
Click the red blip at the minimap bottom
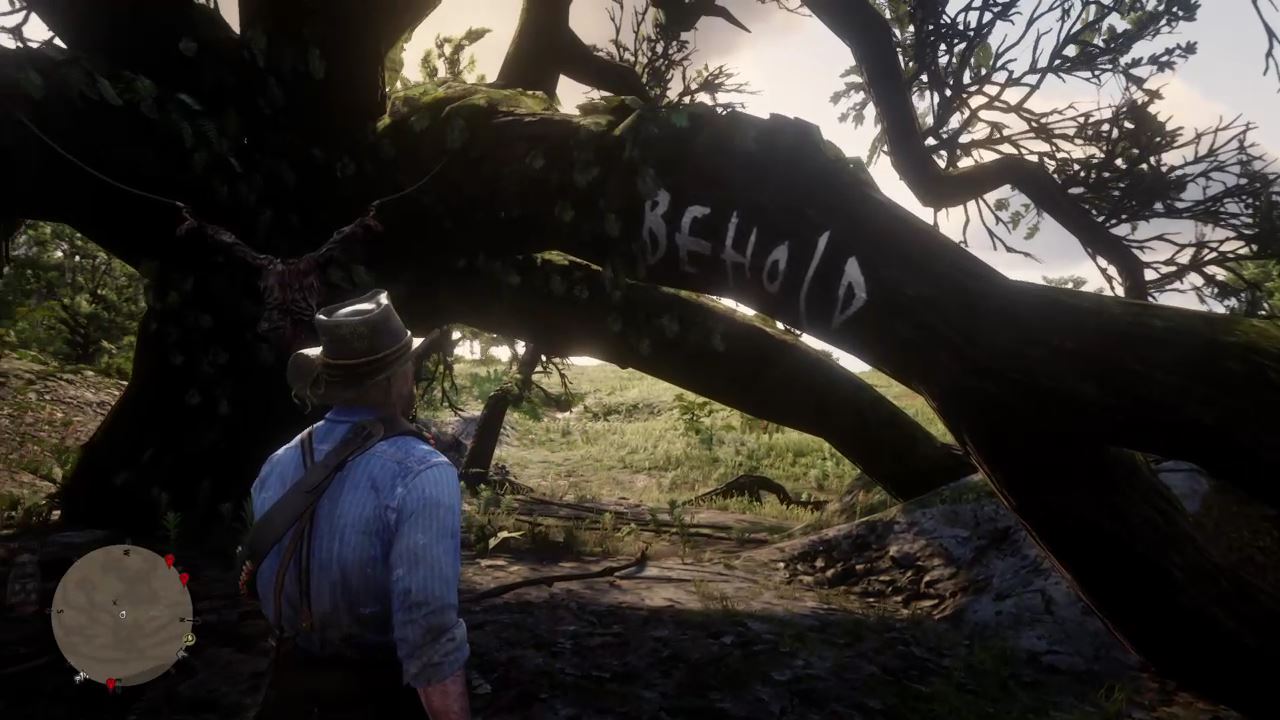[111, 682]
